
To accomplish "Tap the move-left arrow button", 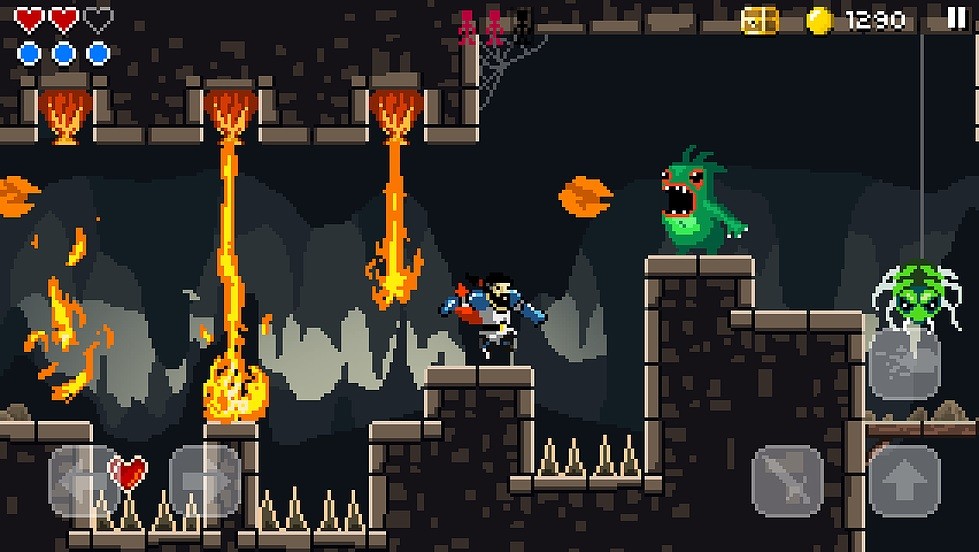I will [84, 479].
